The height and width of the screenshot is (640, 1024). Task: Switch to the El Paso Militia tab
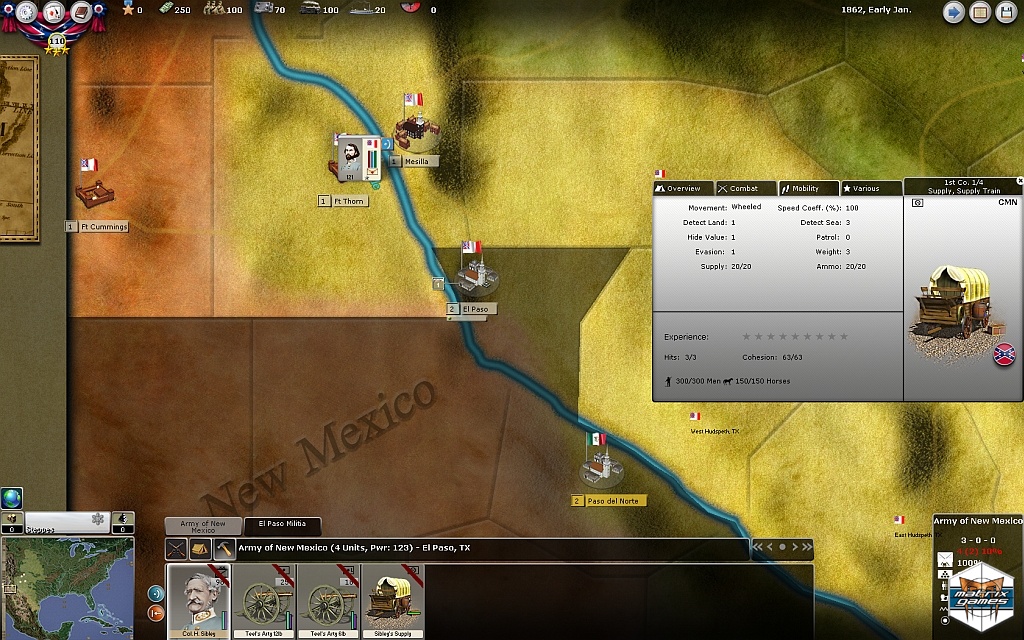coord(282,524)
